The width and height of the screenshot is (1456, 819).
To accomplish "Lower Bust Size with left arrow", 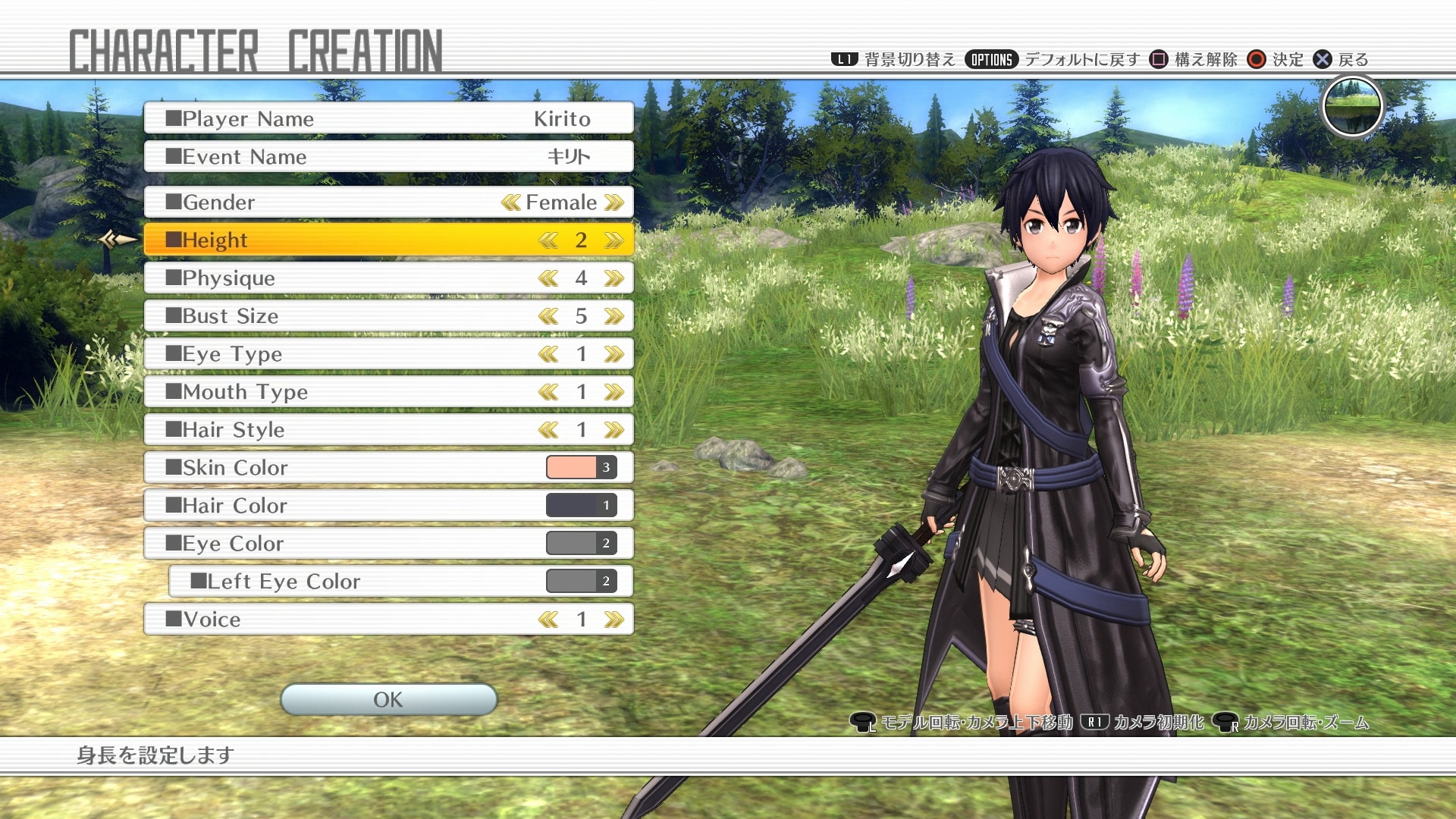I will tap(548, 316).
